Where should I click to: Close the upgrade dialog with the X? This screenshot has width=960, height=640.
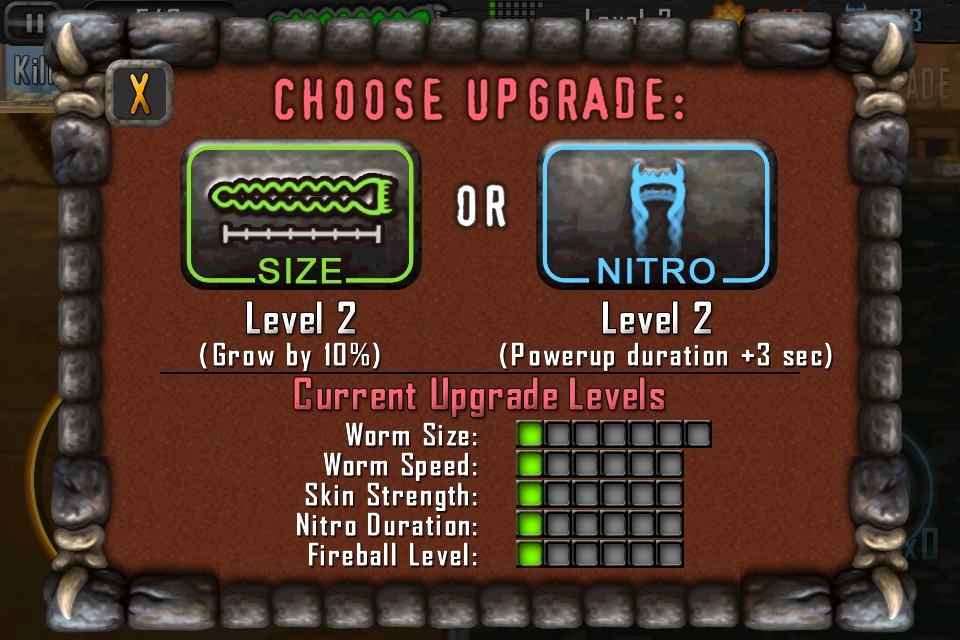pyautogui.click(x=139, y=95)
